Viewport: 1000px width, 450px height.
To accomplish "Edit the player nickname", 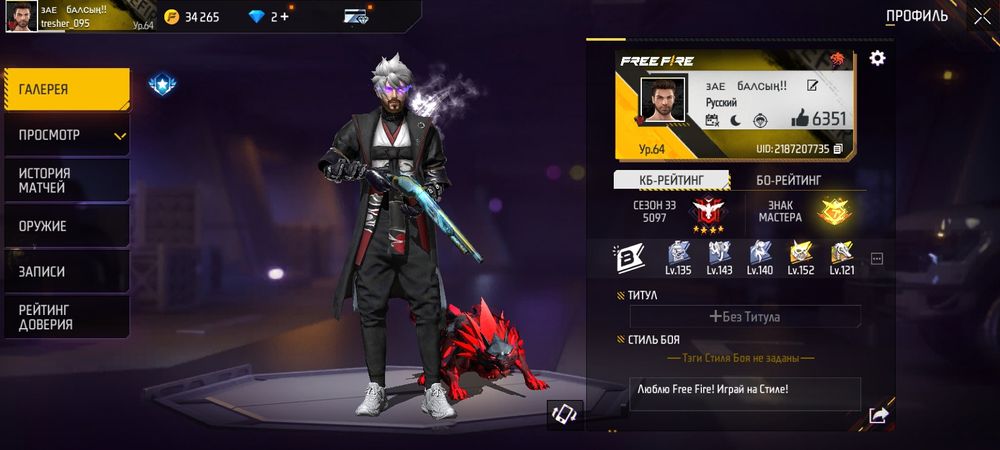I will click(x=813, y=86).
